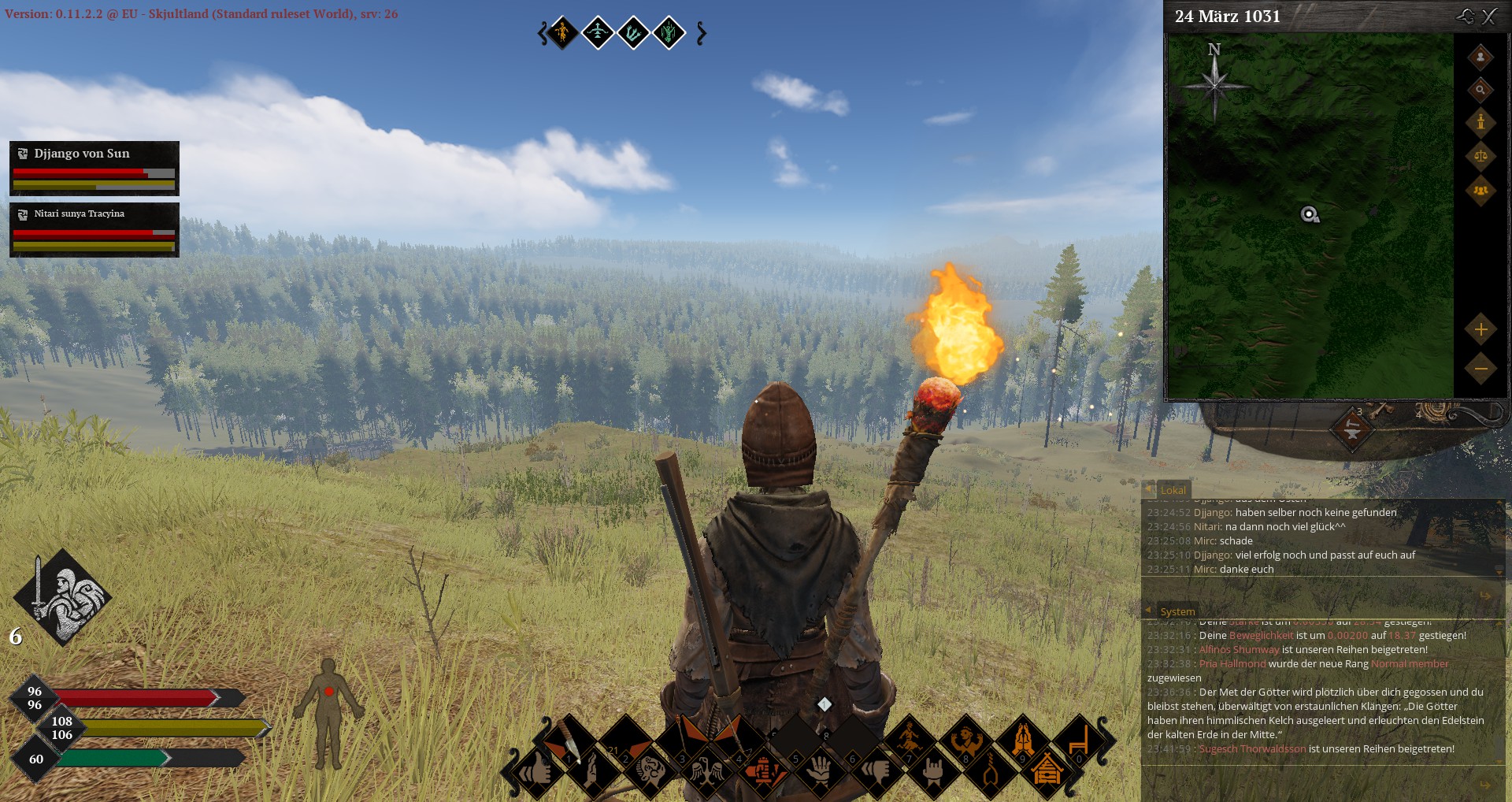The width and height of the screenshot is (1512, 802).
Task: Select the knife in hotbar slot 1
Action: coord(569,741)
